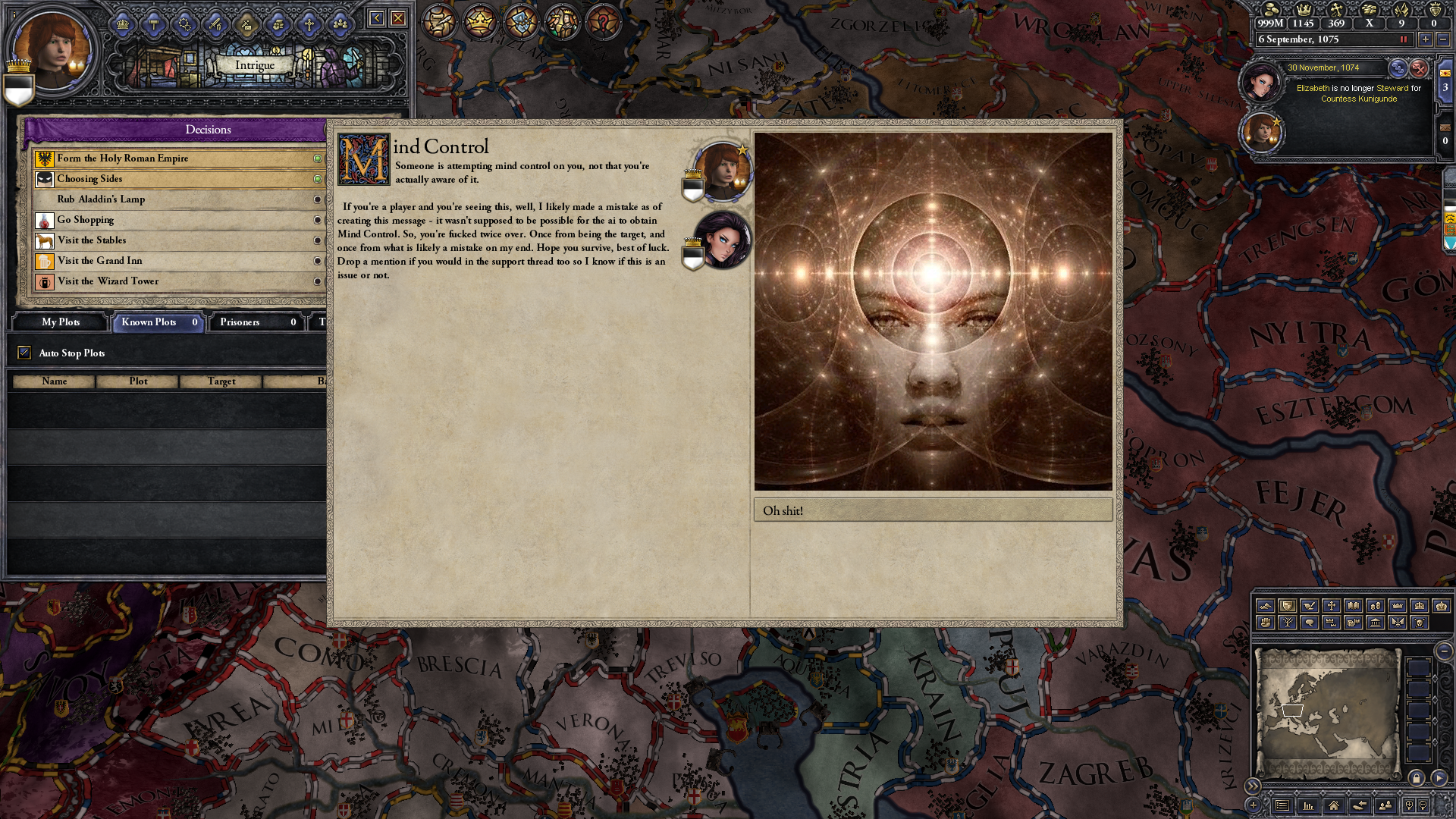Toggle the alert circle beside Form the Holy Roman Empire
The width and height of the screenshot is (1456, 819).
[319, 158]
